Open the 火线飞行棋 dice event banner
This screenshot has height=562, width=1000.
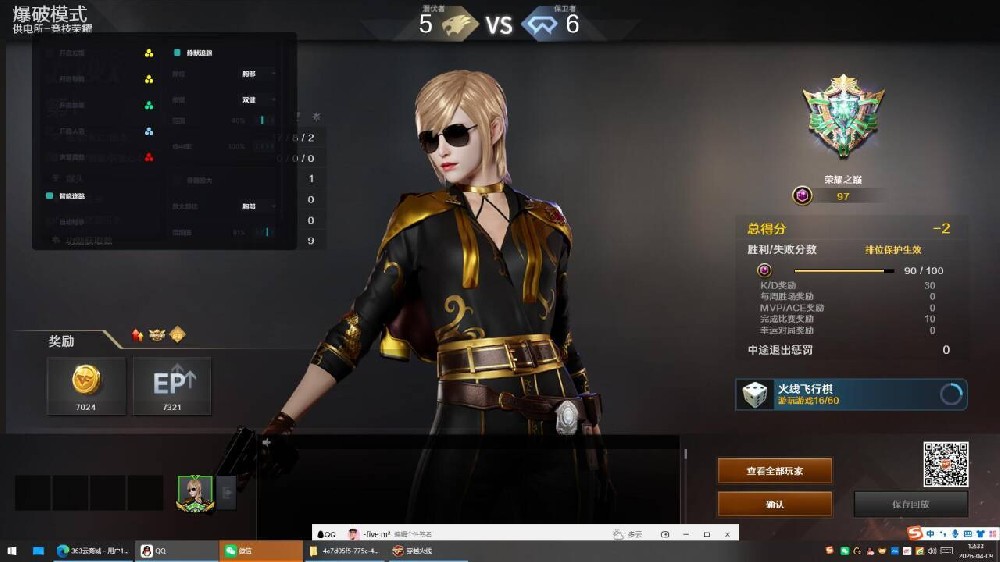851,394
